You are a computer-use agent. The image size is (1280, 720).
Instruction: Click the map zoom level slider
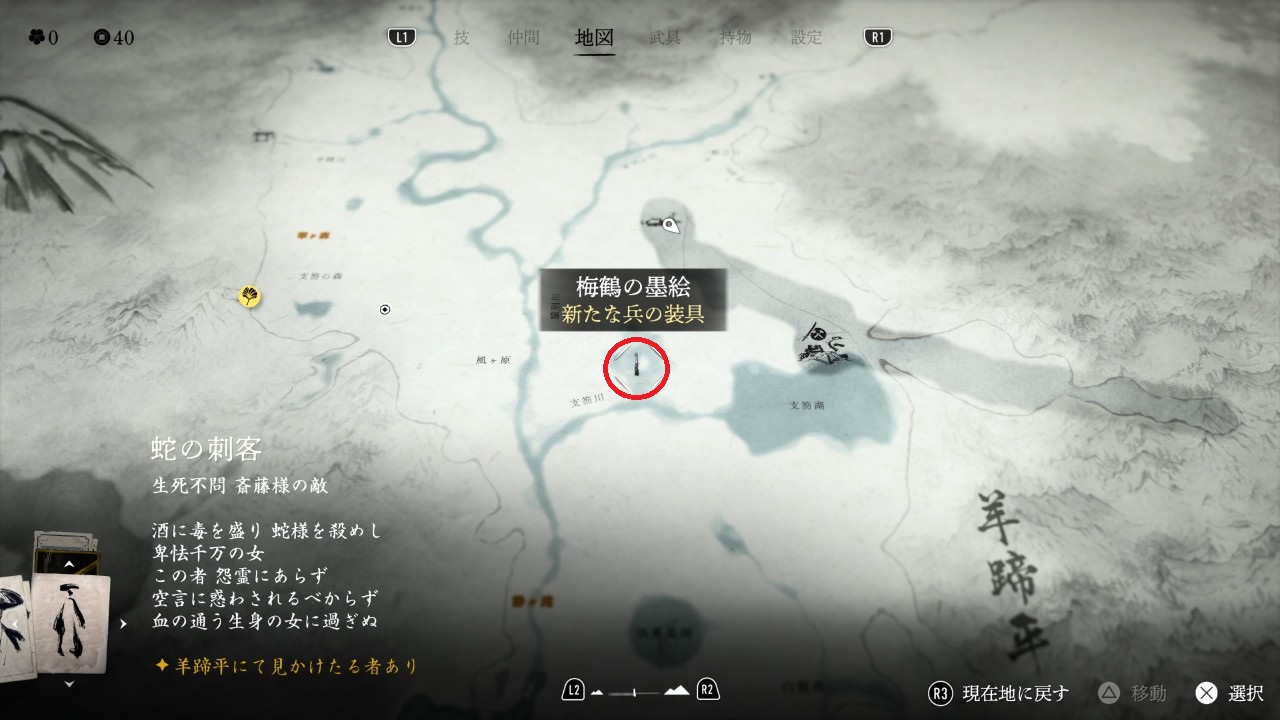click(x=640, y=691)
